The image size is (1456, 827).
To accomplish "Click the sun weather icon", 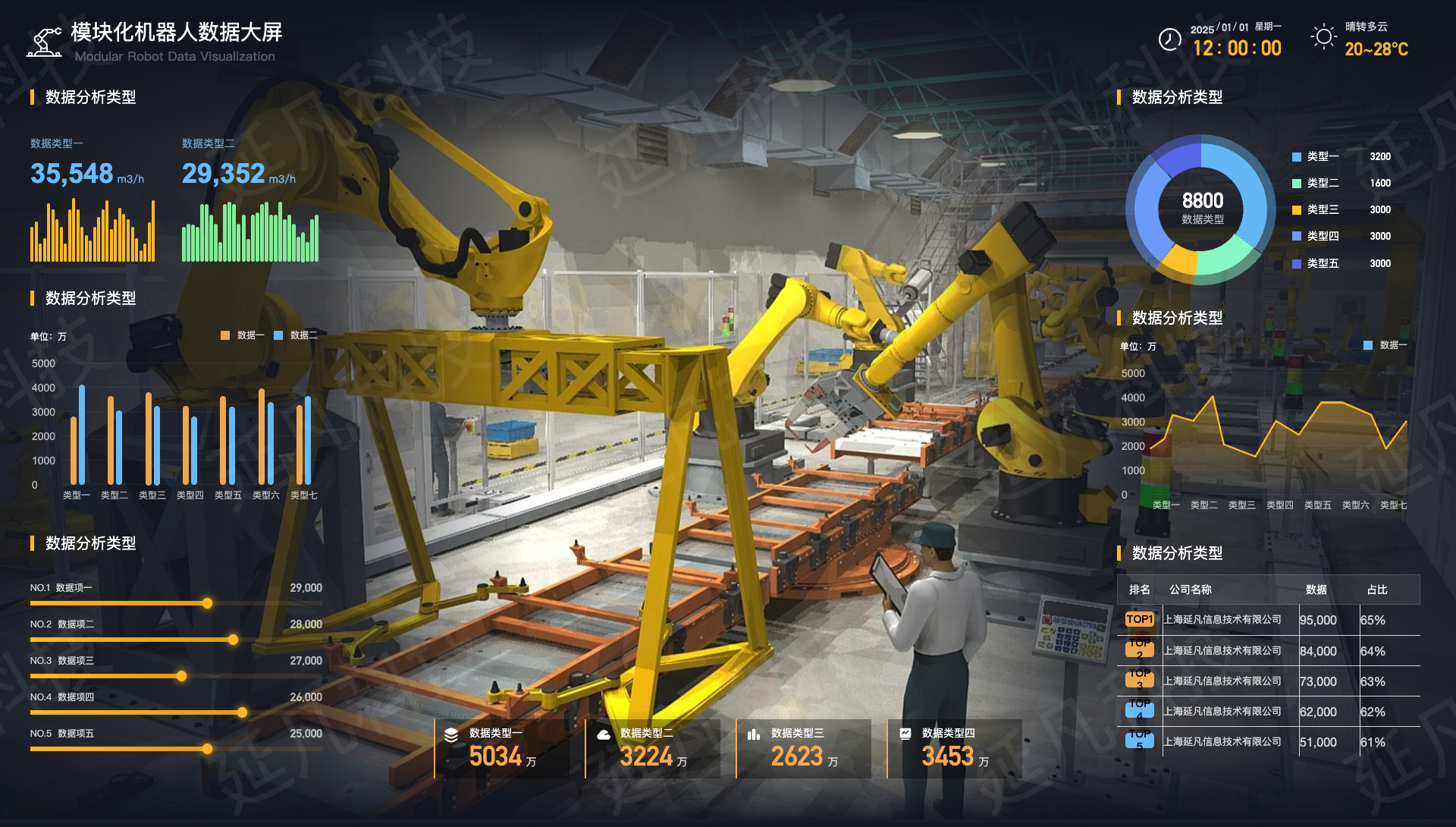I will [1324, 37].
